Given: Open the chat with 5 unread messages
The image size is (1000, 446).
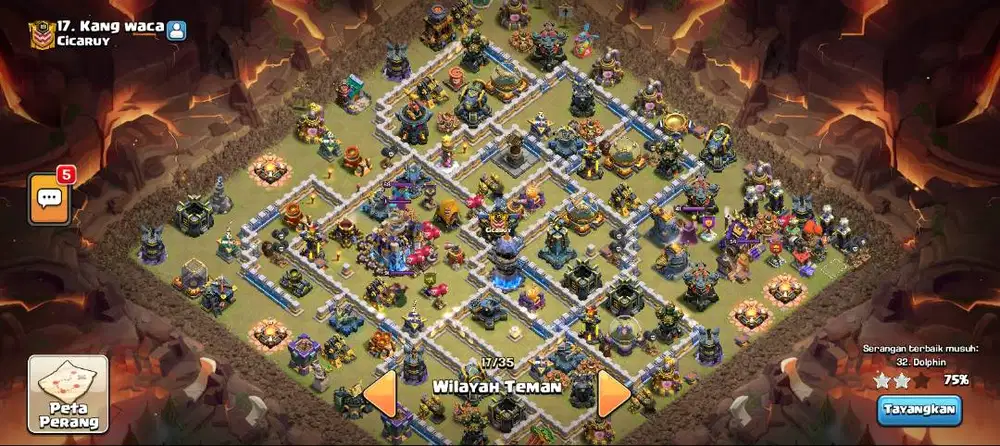Looking at the screenshot, I should point(49,195).
